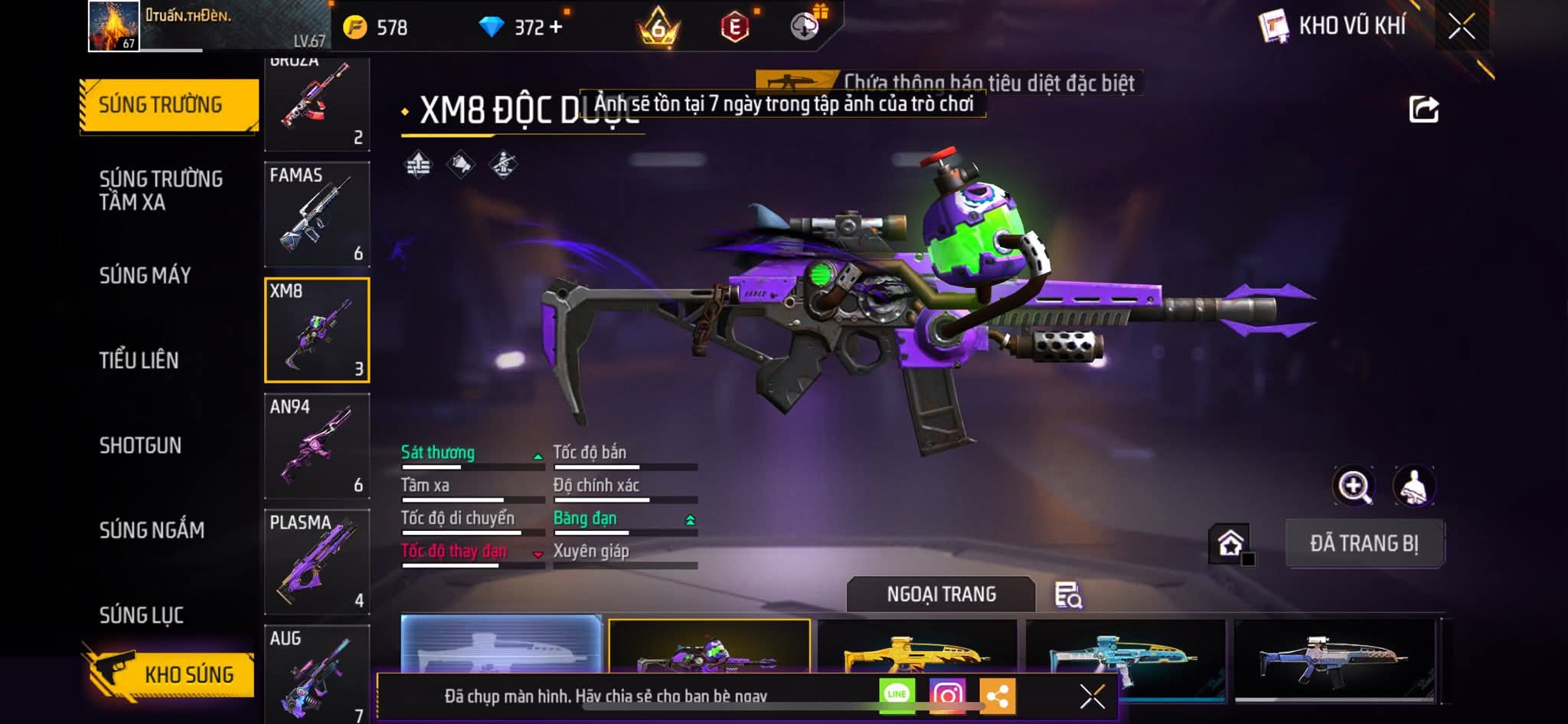Open the Súng Máy category

coord(145,275)
